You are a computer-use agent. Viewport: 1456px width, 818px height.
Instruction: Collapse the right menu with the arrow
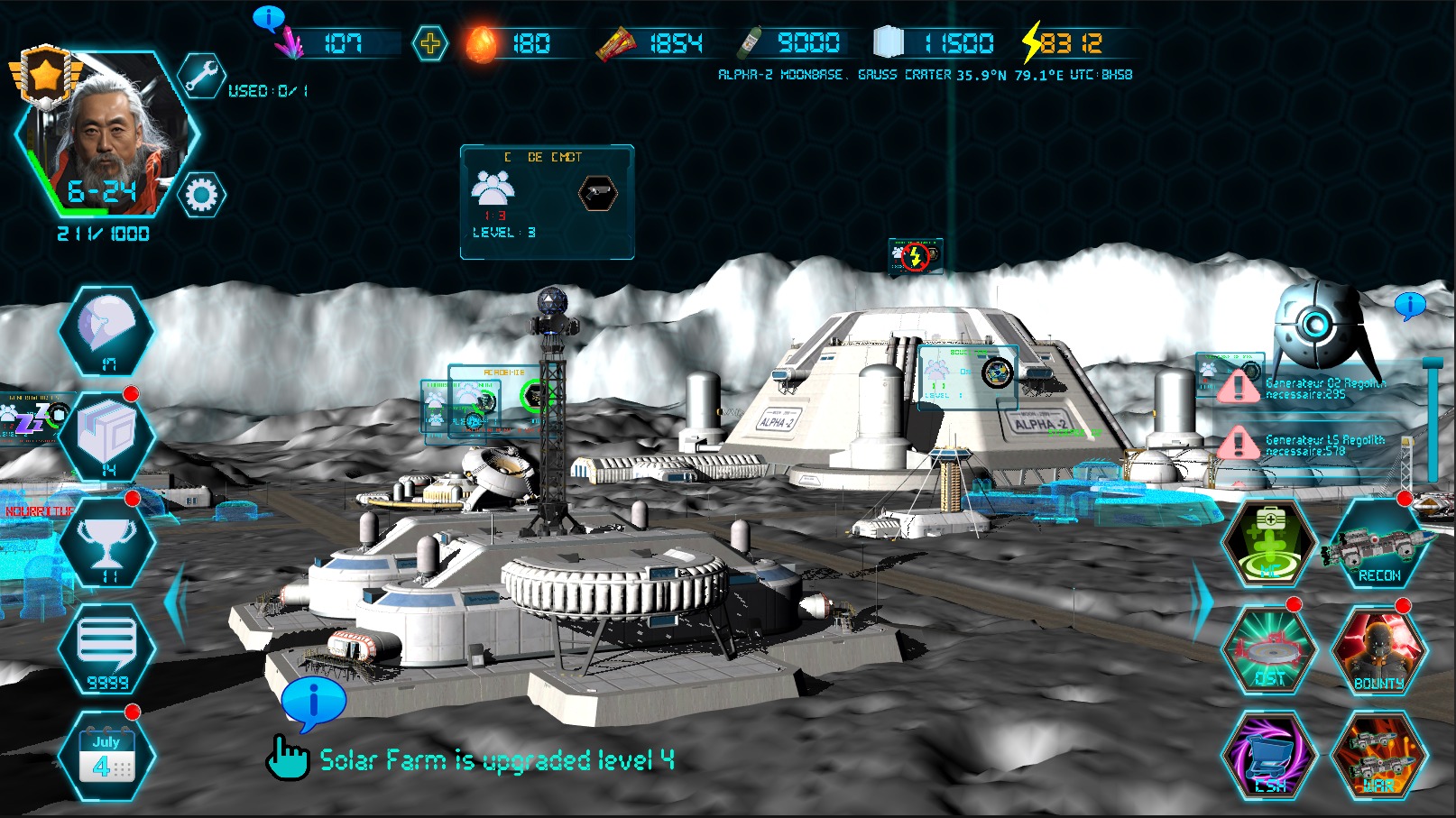click(1203, 602)
